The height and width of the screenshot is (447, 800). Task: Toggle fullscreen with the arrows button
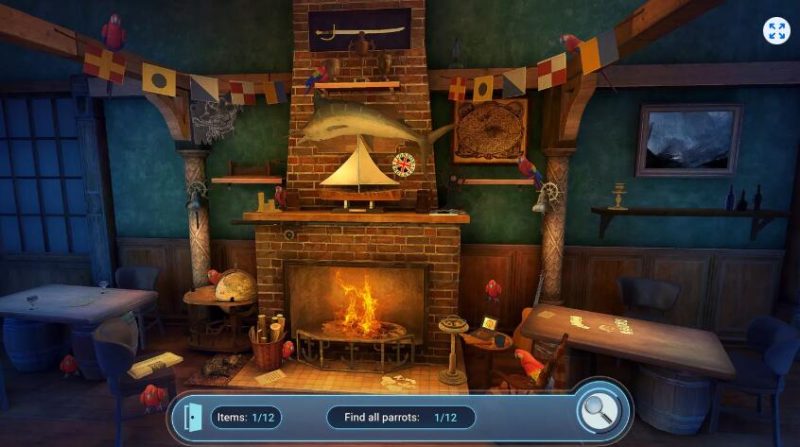point(776,31)
